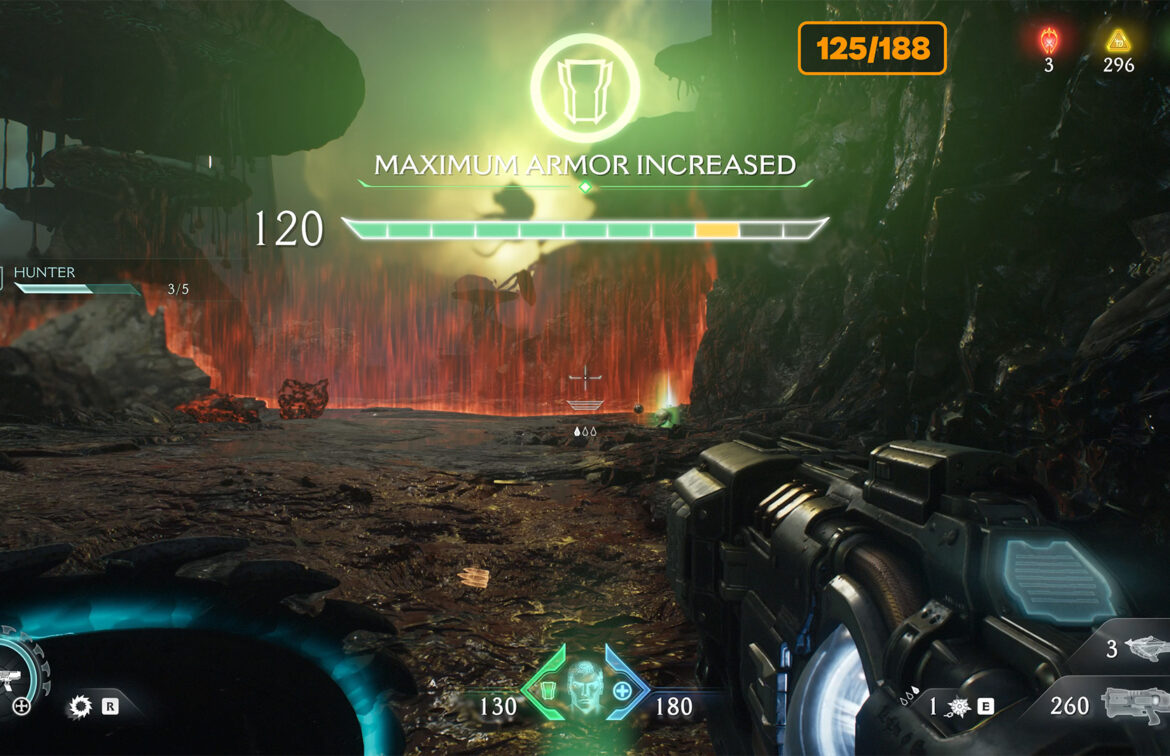The image size is (1170, 756).
Task: Click the blue health cross icon
Action: point(622,690)
